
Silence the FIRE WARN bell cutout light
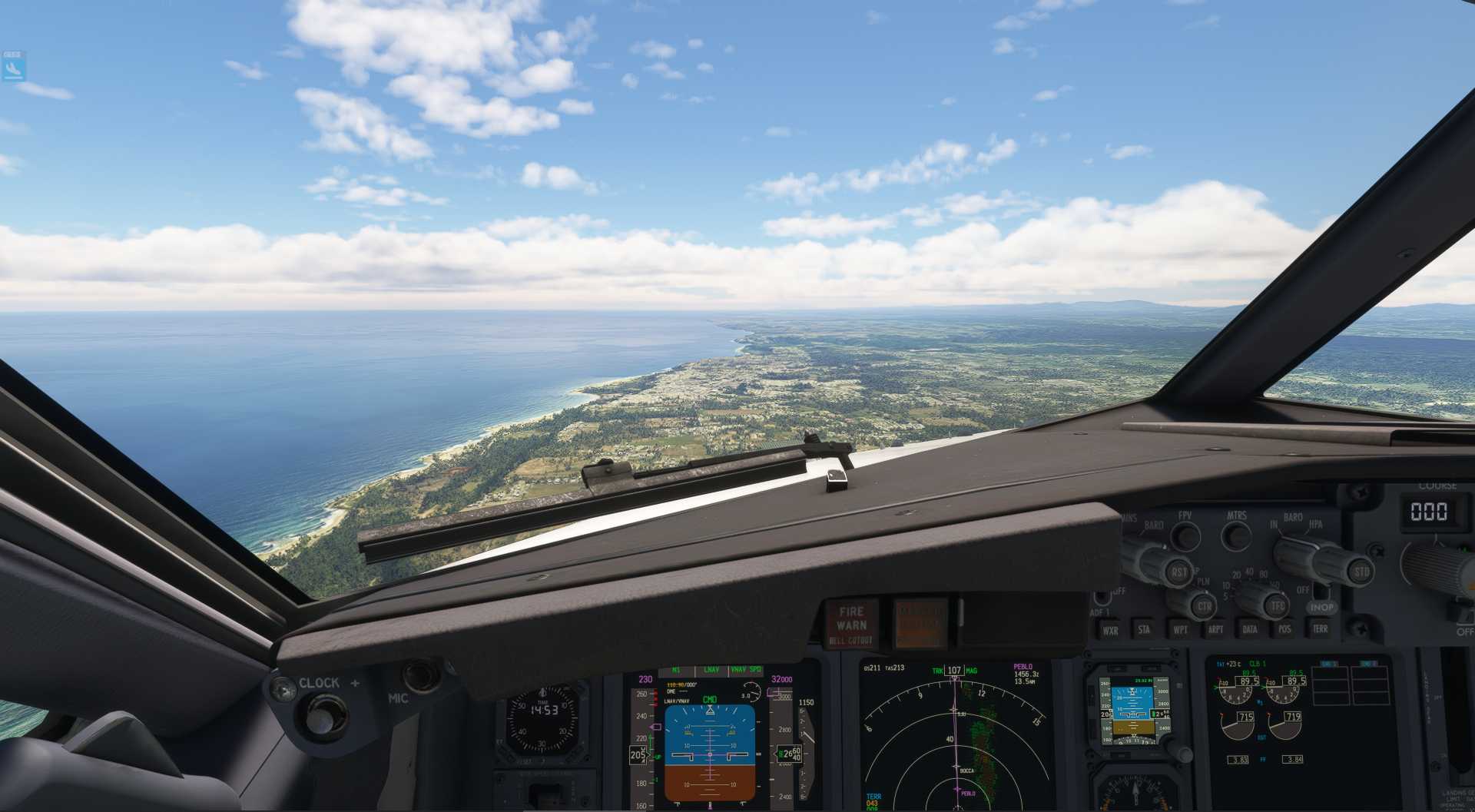pyautogui.click(x=851, y=624)
